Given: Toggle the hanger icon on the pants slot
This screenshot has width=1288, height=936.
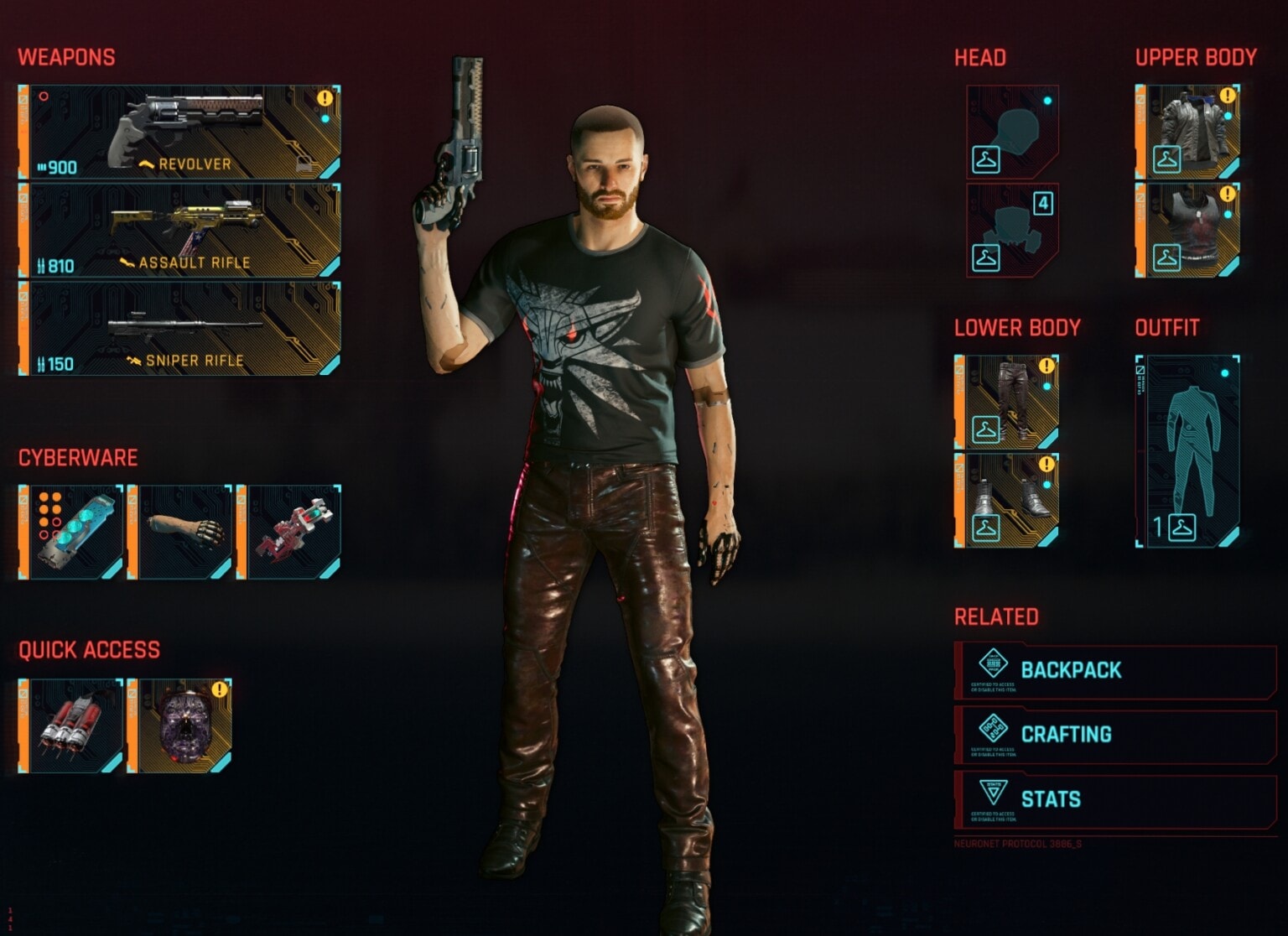Looking at the screenshot, I should 988,429.
